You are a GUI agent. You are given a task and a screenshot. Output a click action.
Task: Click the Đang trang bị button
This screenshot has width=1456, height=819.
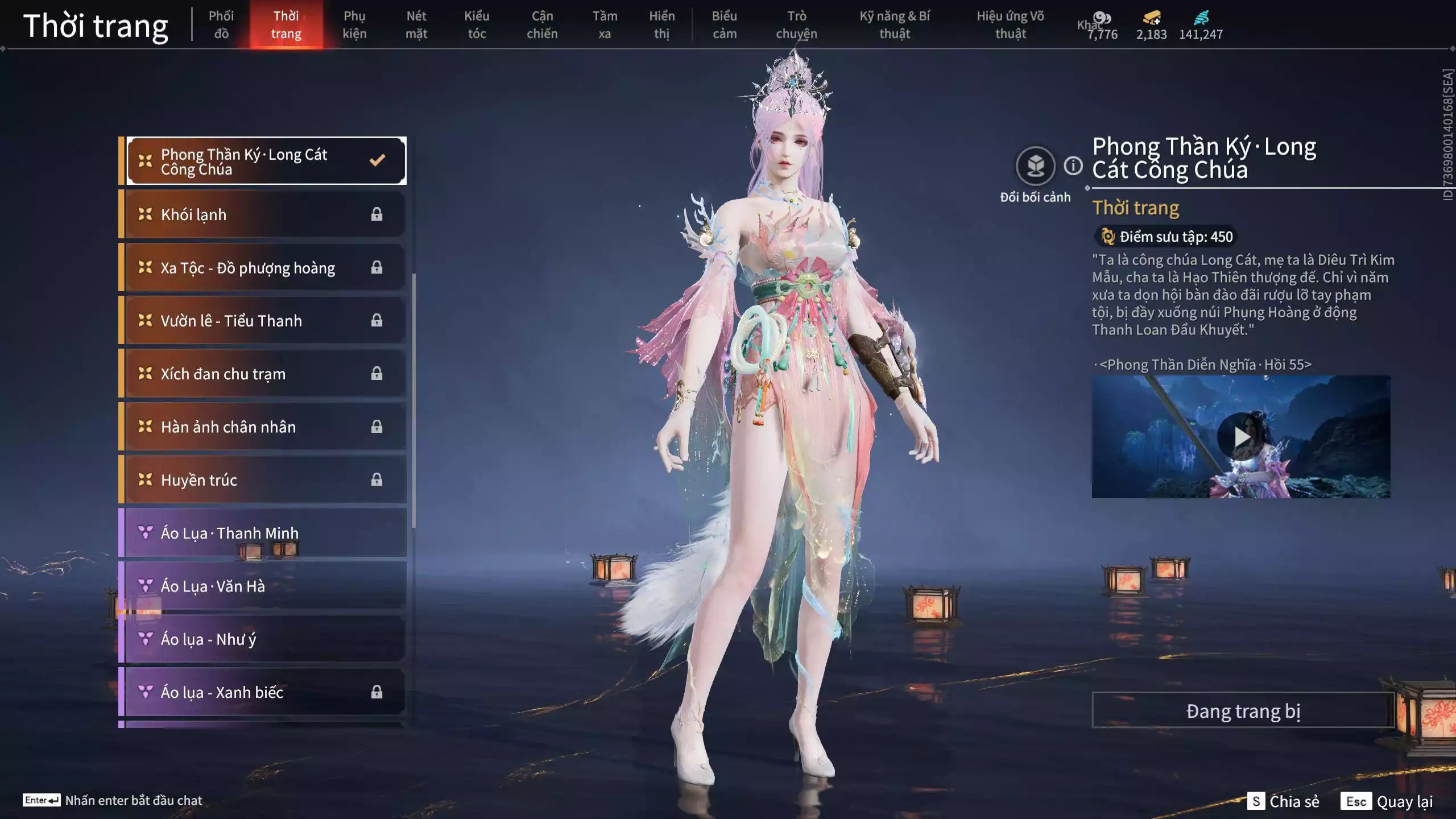pyautogui.click(x=1243, y=711)
